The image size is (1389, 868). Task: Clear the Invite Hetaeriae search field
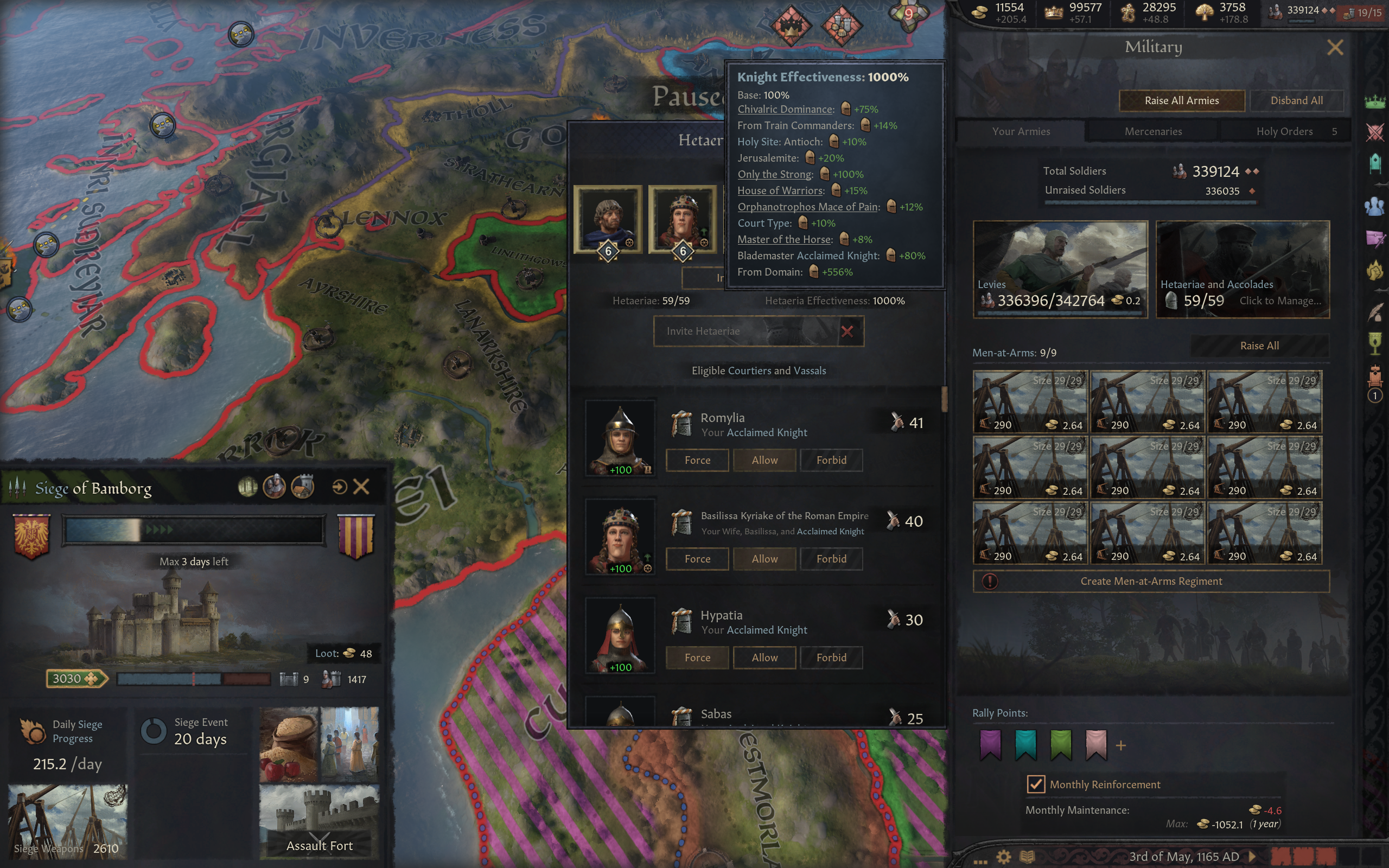point(846,331)
